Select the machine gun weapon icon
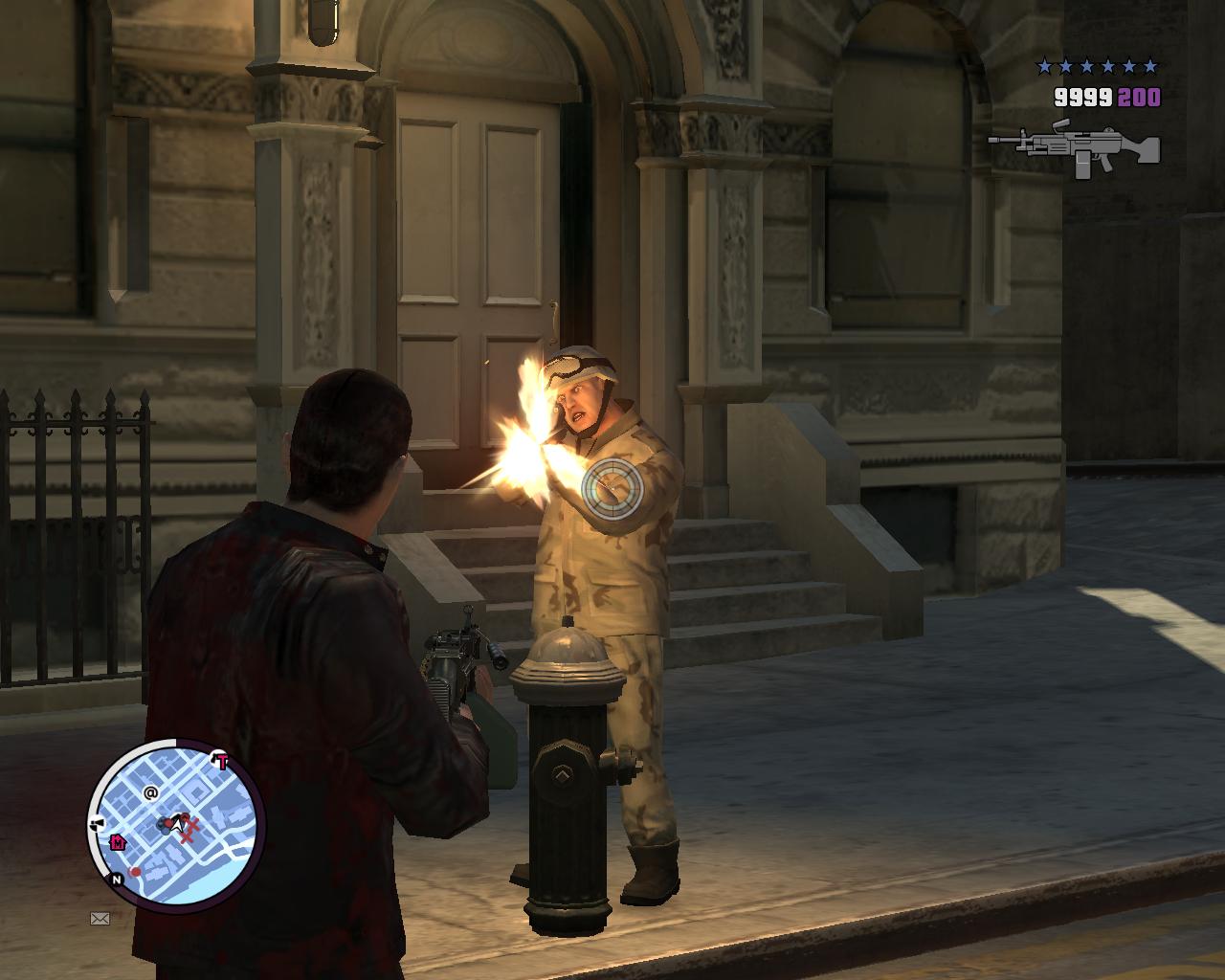Screen dimensions: 1225x980 [1074, 148]
